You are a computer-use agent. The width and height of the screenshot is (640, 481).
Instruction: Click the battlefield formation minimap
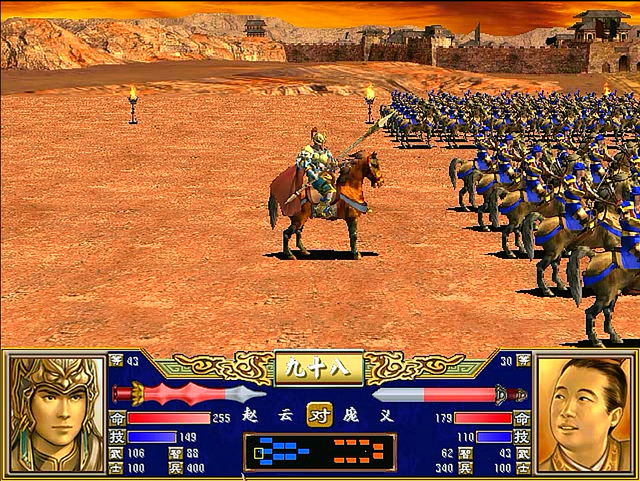(319, 452)
